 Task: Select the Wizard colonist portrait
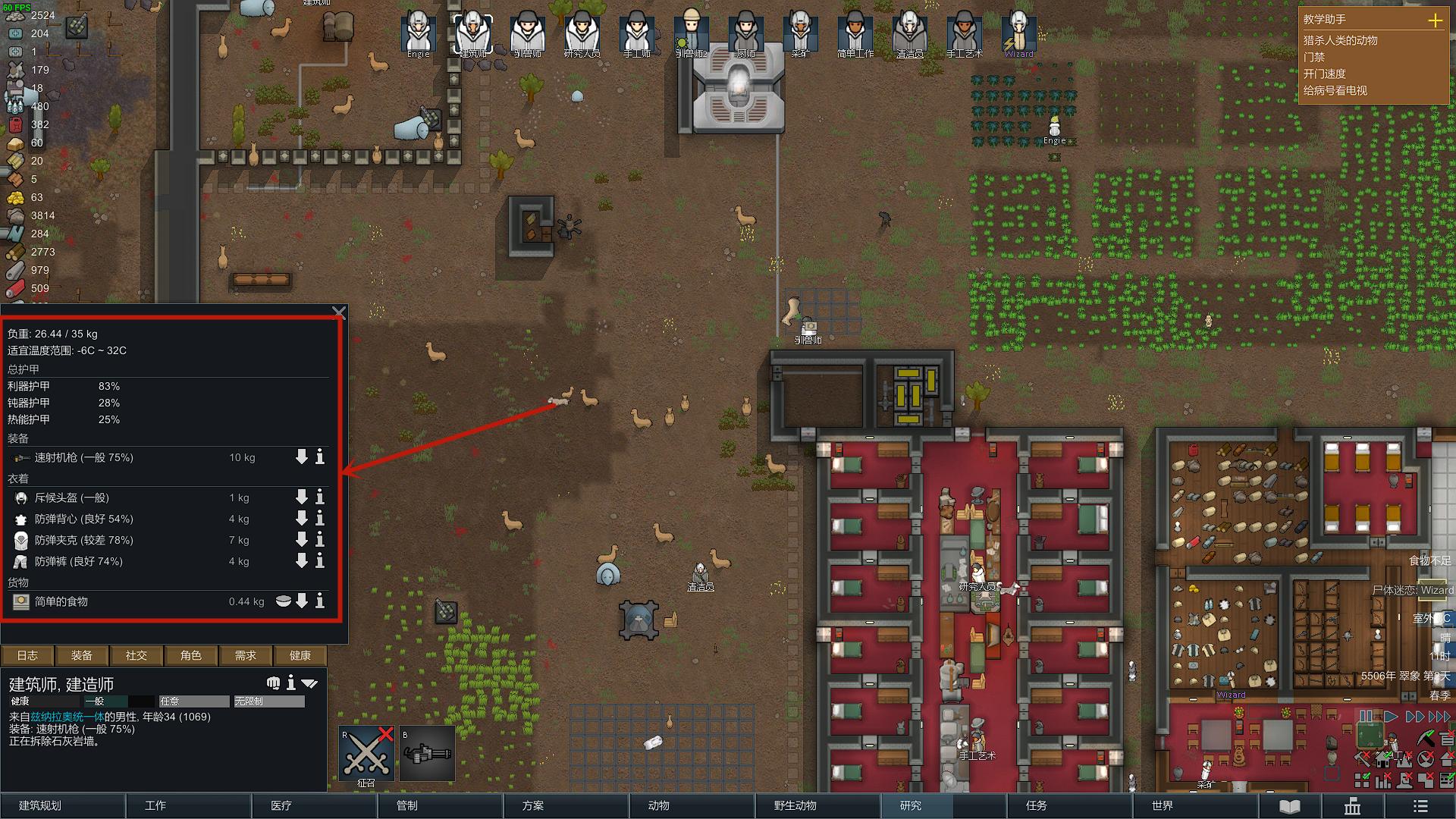tap(1018, 34)
